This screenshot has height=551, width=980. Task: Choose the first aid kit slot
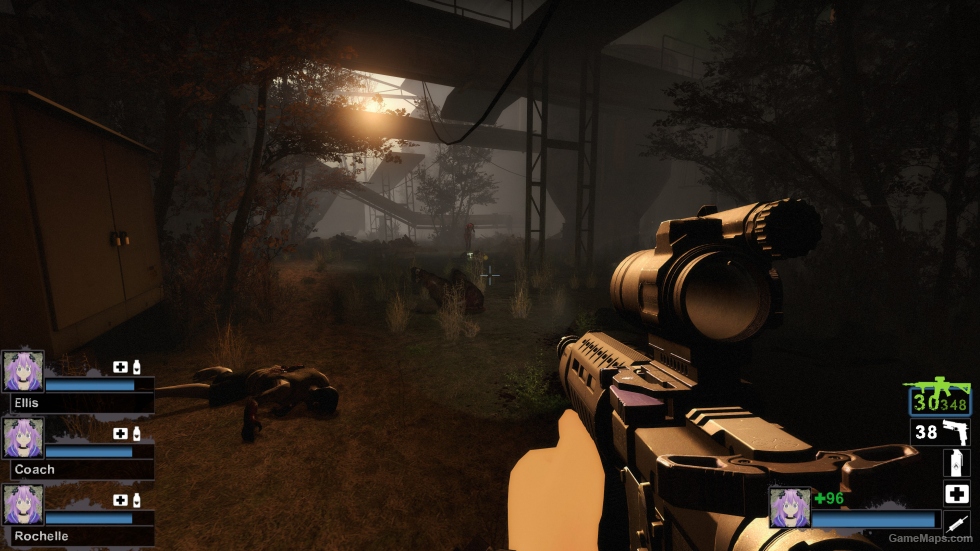pos(956,493)
